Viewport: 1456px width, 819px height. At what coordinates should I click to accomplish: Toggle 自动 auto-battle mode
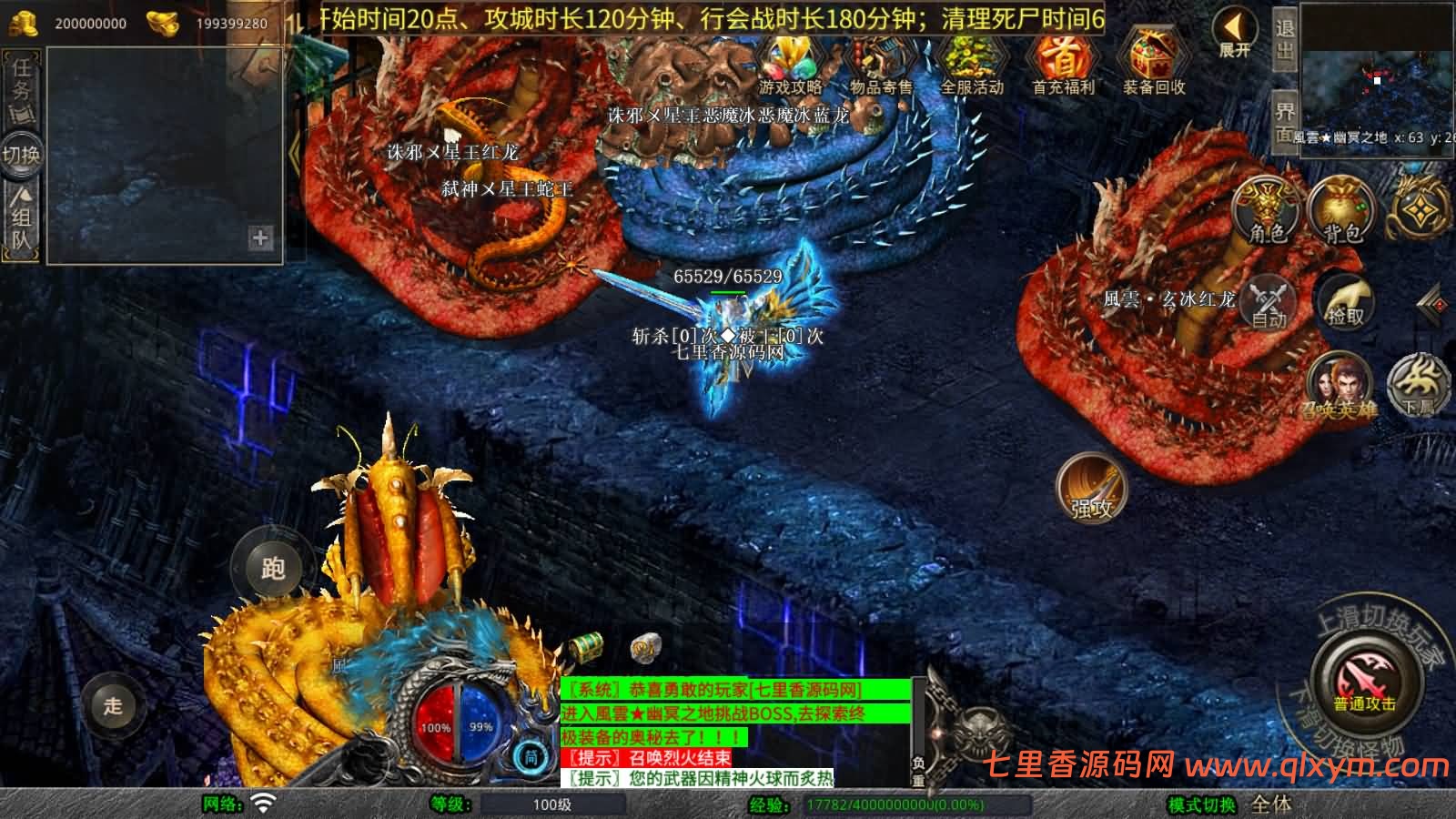1269,302
